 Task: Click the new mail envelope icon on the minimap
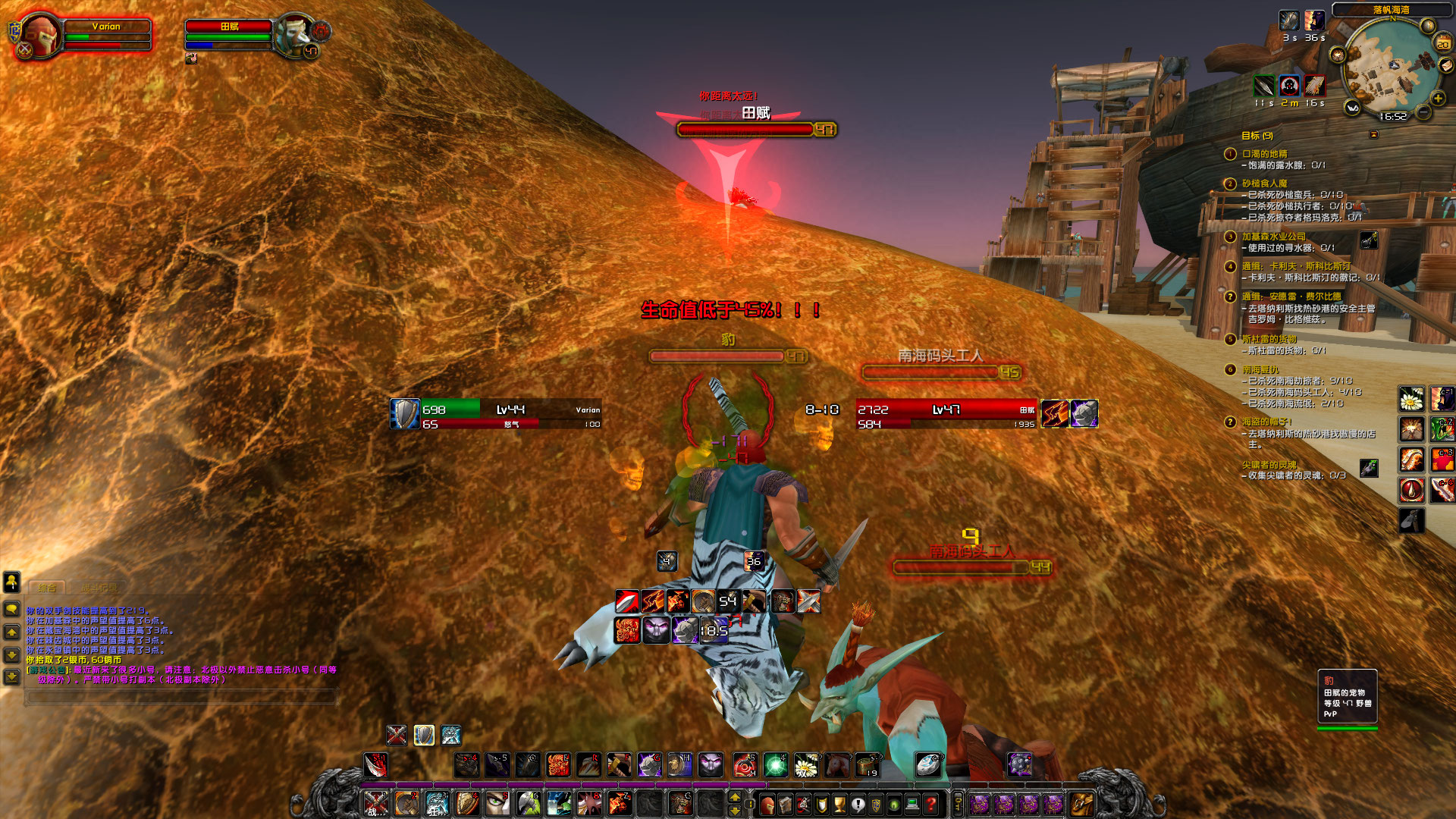[1445, 67]
